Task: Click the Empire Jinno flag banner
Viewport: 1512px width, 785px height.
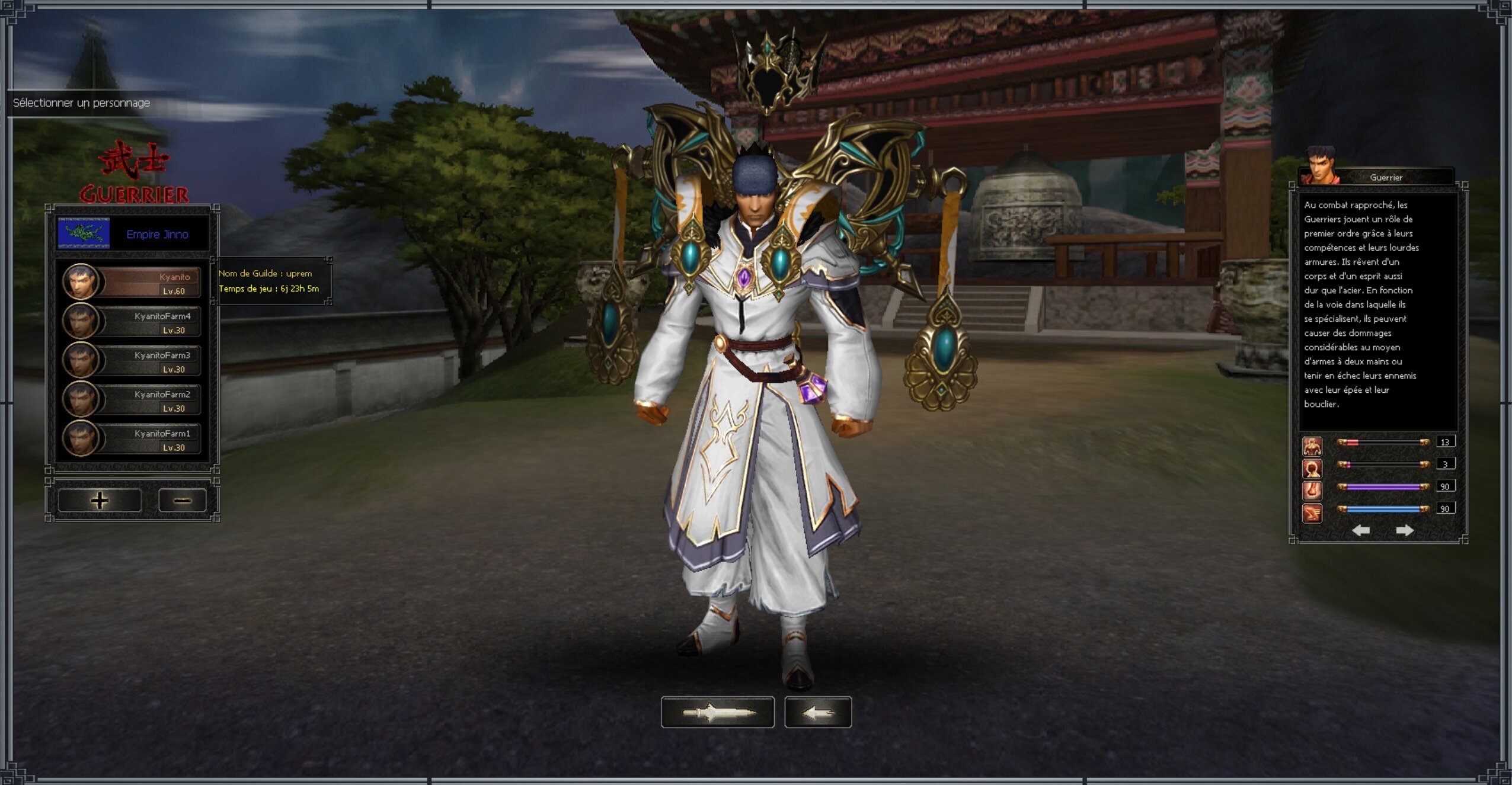Action: pos(84,233)
